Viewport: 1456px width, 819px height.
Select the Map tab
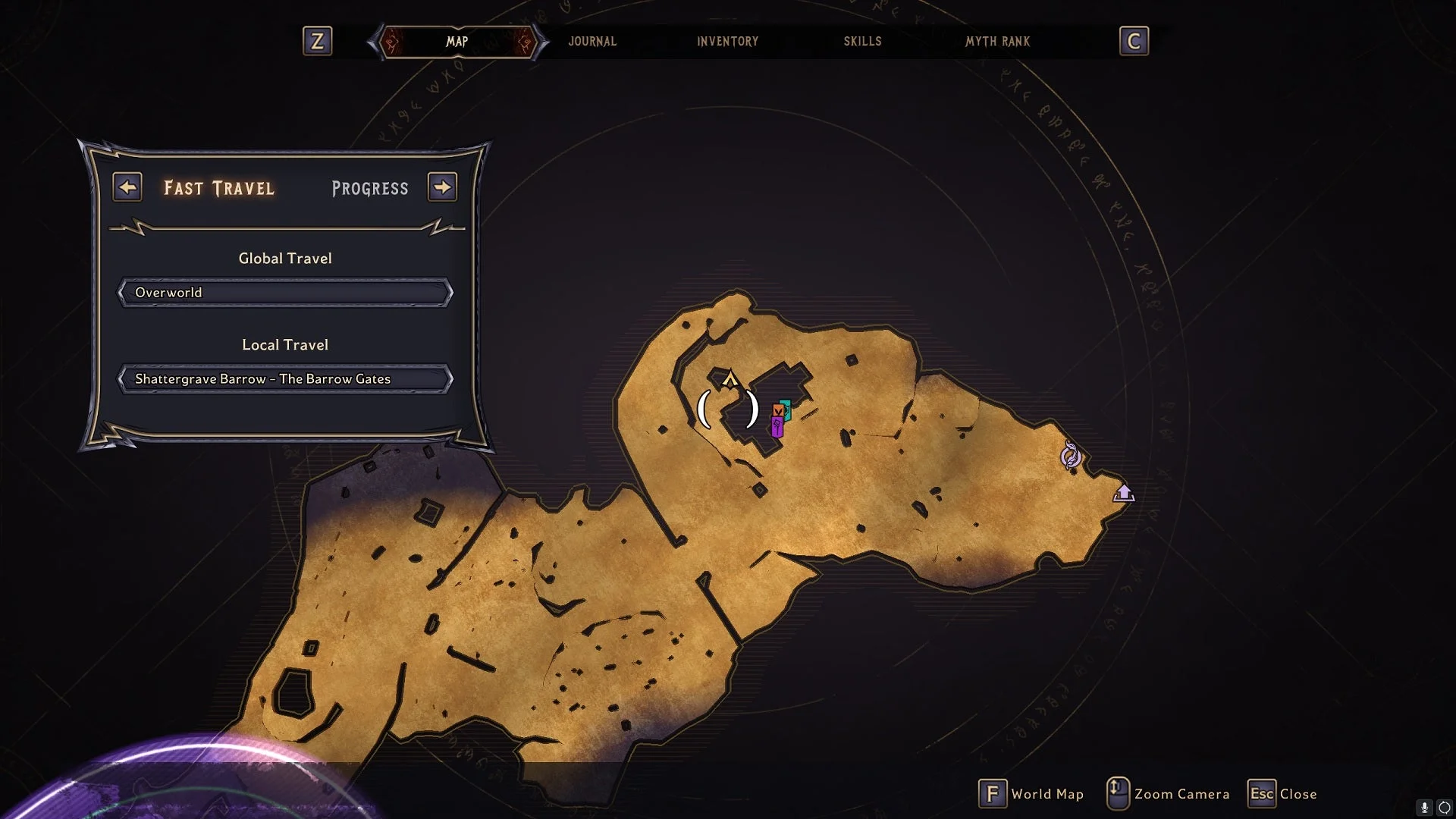(x=457, y=42)
